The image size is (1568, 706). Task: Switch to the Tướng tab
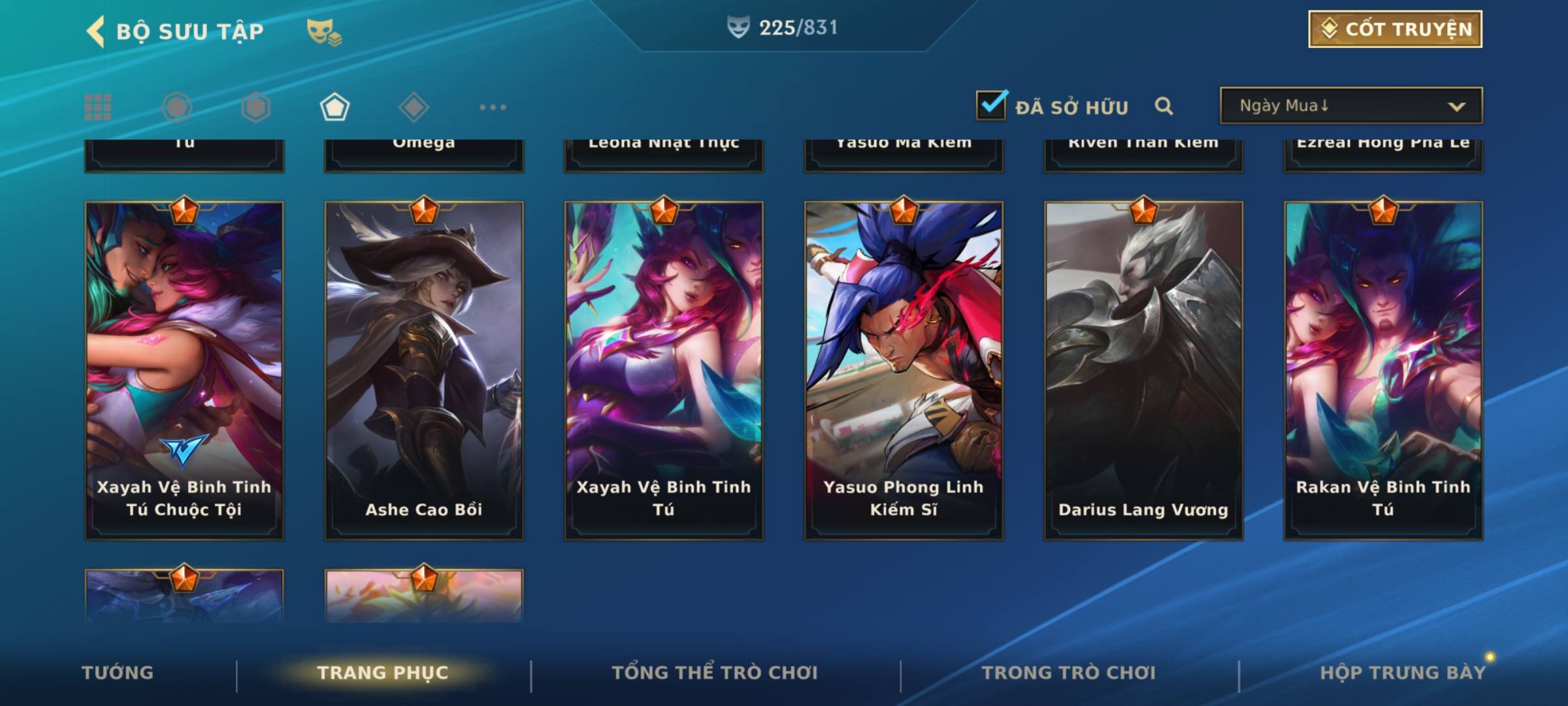point(118,673)
